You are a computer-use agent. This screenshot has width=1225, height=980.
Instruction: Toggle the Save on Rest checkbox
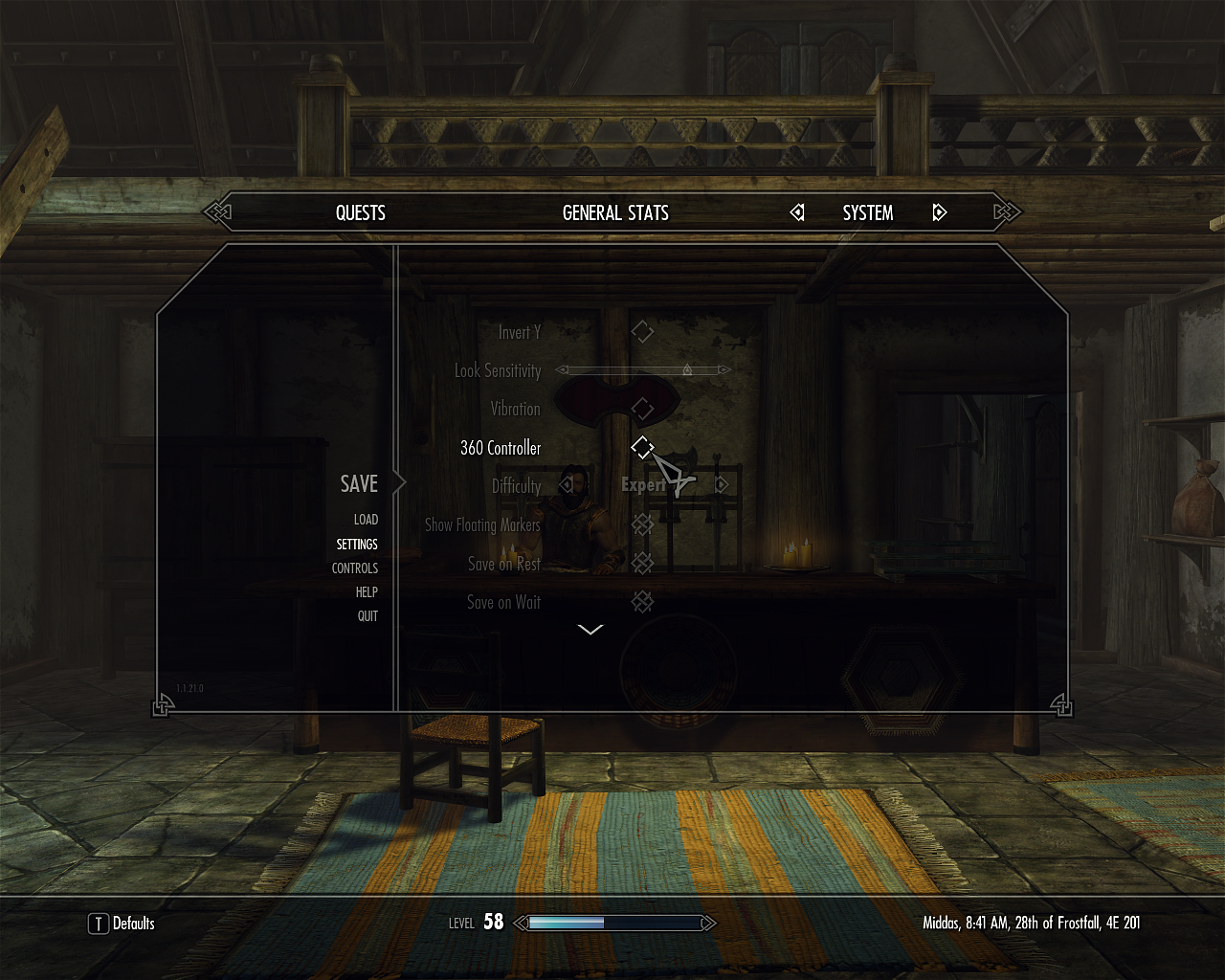(x=642, y=564)
